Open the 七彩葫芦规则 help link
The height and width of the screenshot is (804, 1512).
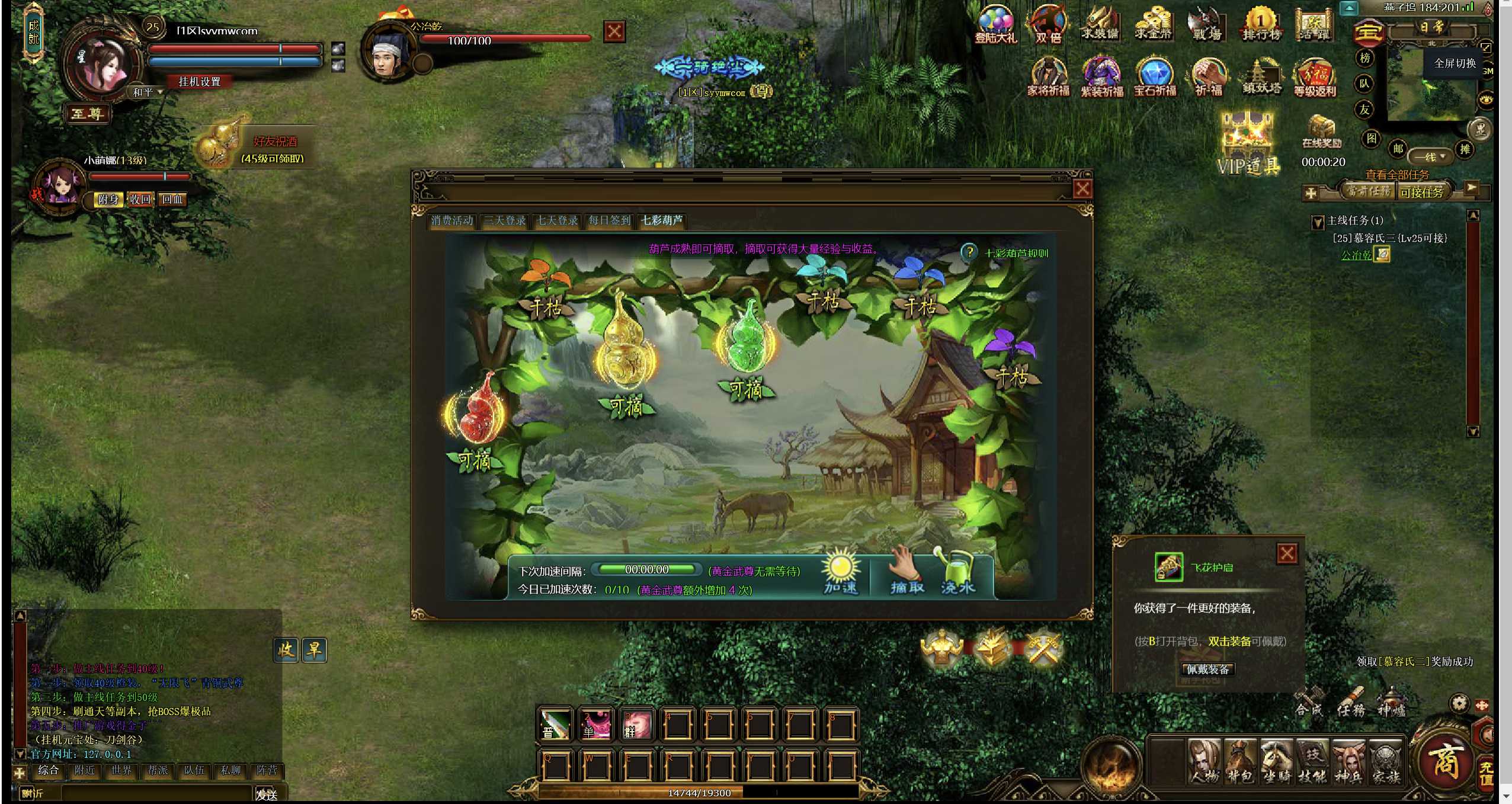1016,253
